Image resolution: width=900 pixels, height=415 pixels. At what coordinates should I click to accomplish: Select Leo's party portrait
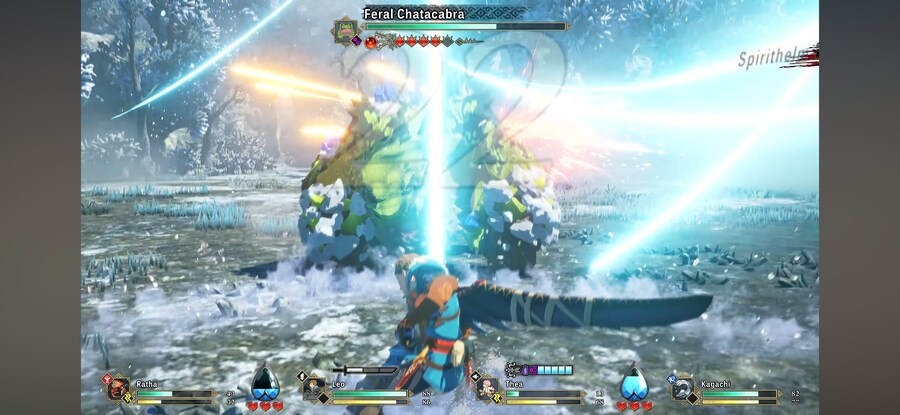313,388
